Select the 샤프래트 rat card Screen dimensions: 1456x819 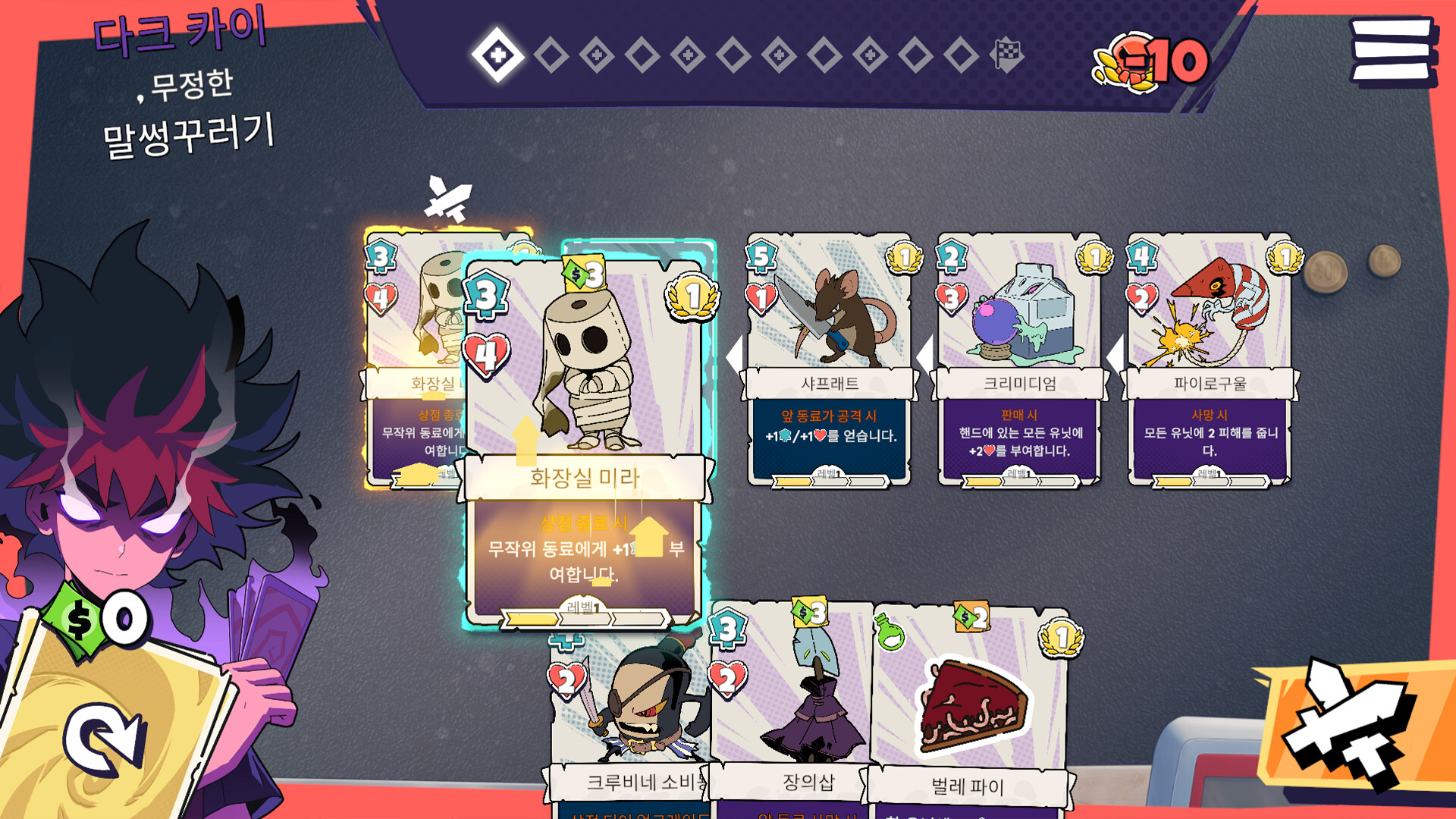coord(829,358)
